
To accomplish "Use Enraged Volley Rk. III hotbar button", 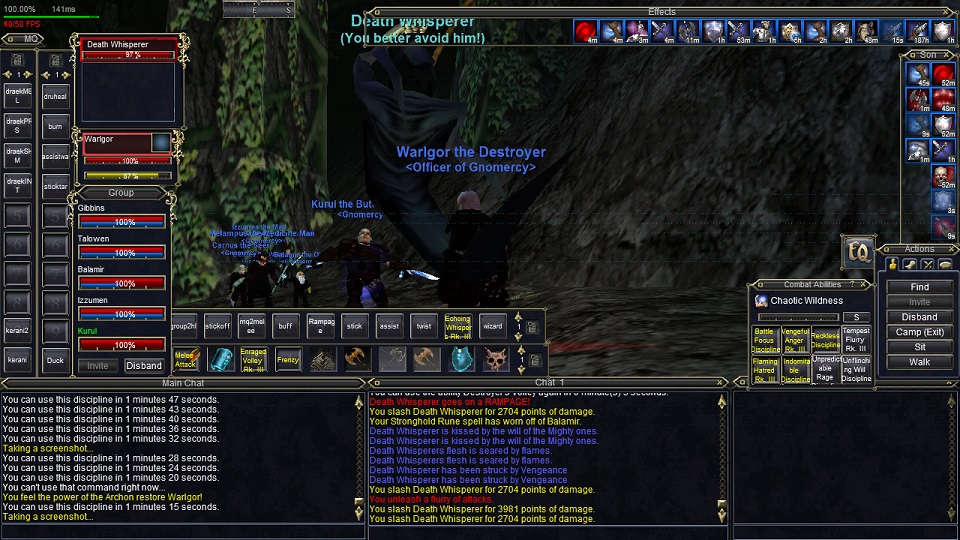I will click(253, 358).
